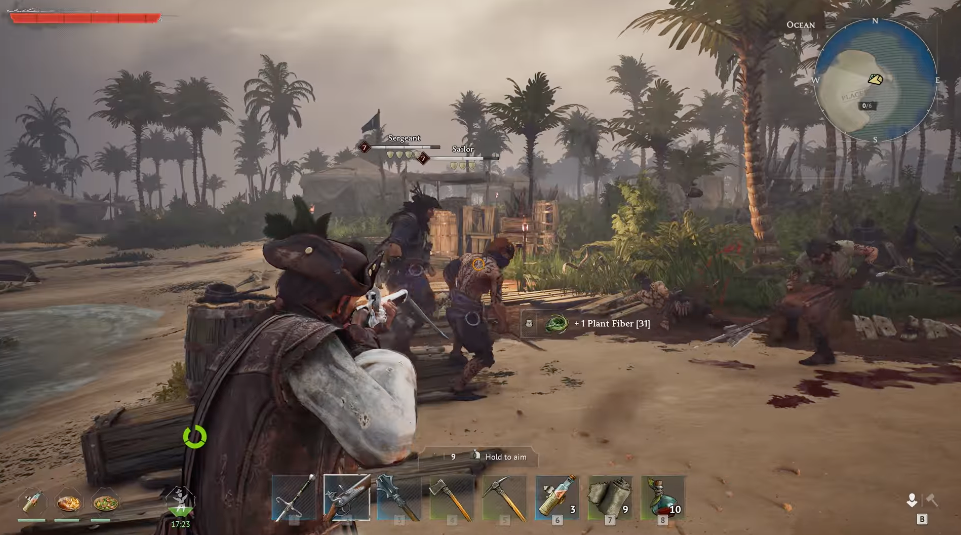Select the rapier sword hotbar slot
The height and width of the screenshot is (535, 961).
pyautogui.click(x=294, y=497)
